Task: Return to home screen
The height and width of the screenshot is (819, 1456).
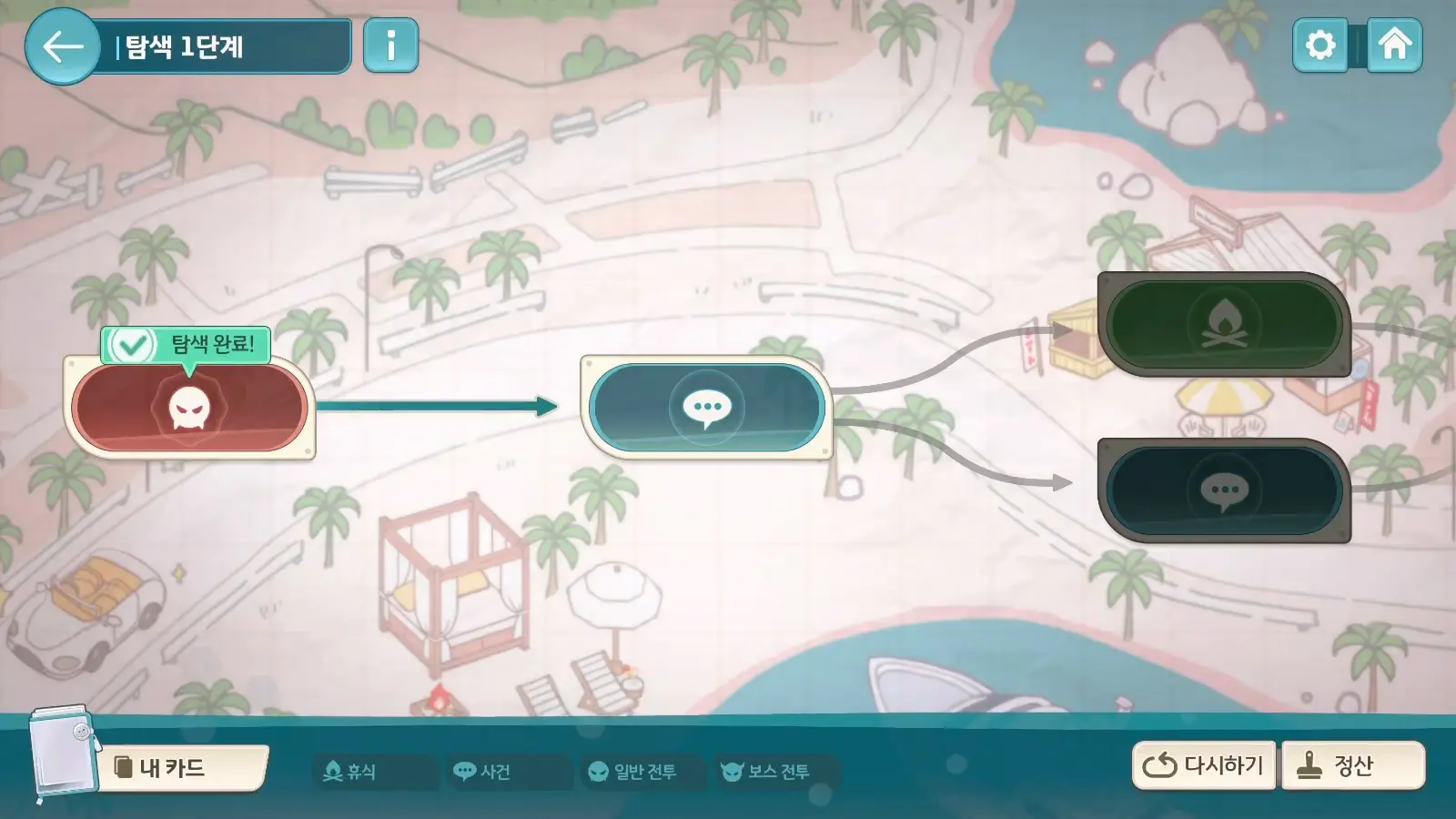Action: (x=1394, y=45)
